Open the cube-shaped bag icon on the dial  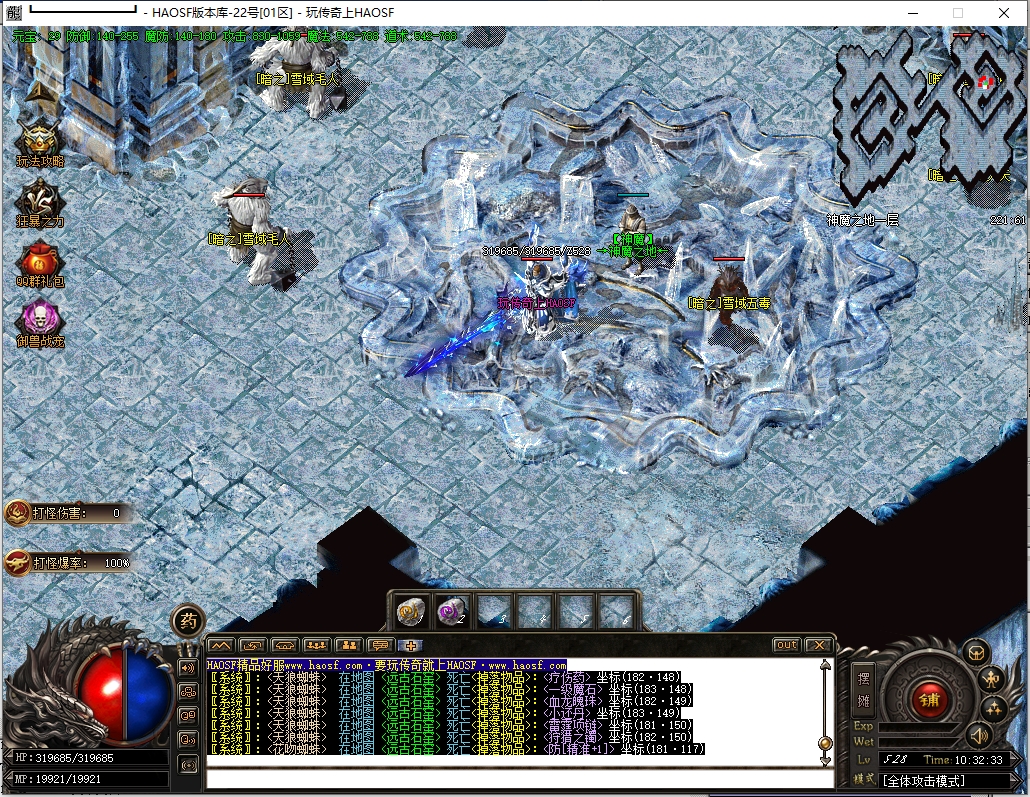[976, 653]
